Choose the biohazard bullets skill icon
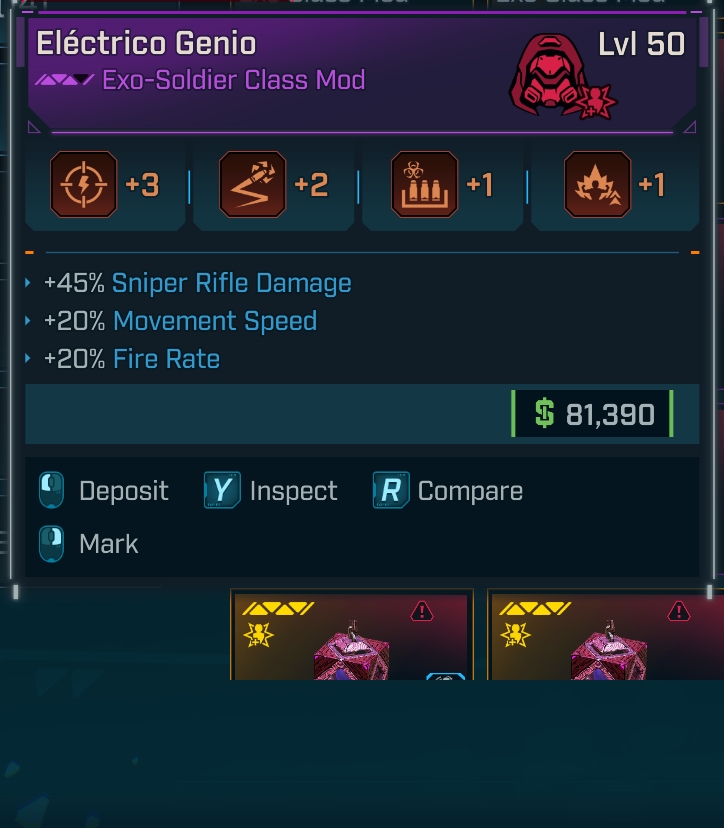The height and width of the screenshot is (828, 724). (x=425, y=185)
